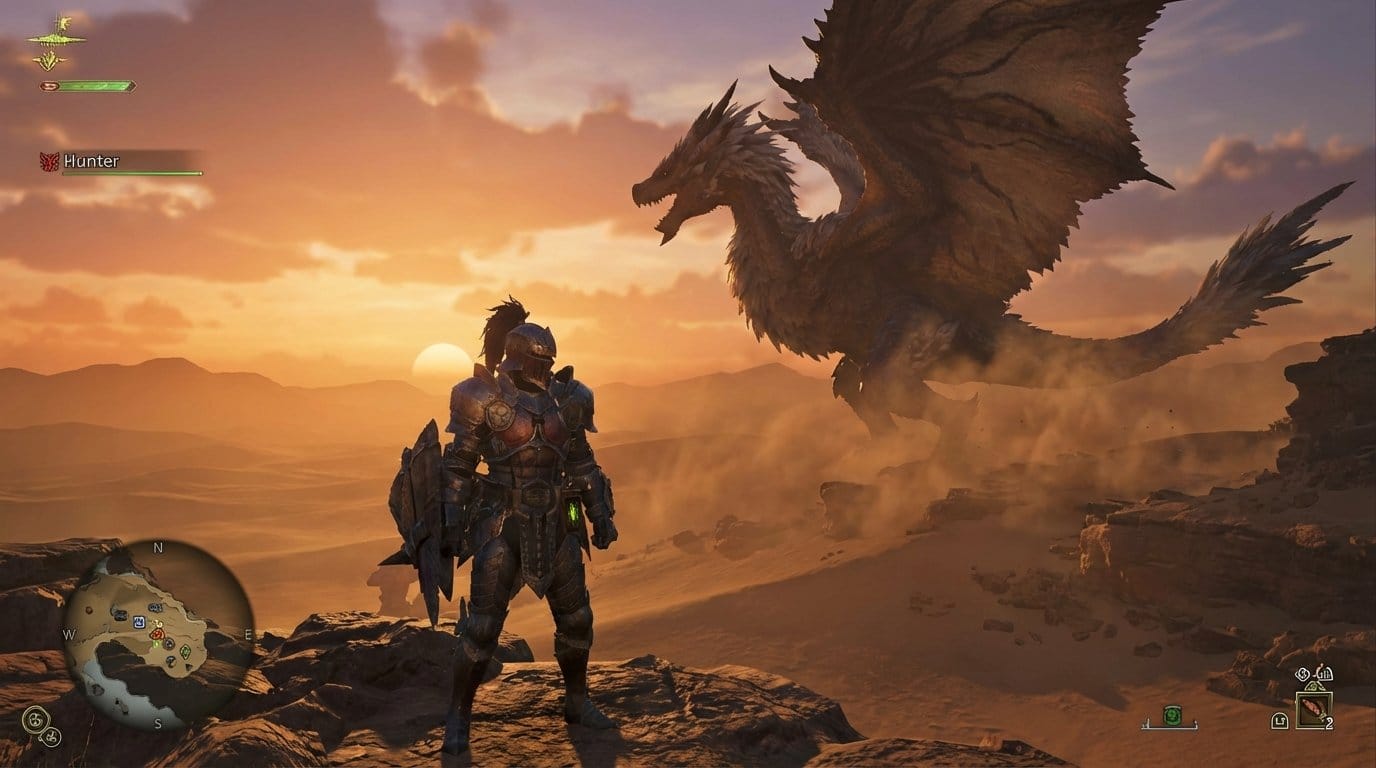
Task: Click the environment interaction icon near bottom-right
Action: pyautogui.click(x=1303, y=674)
